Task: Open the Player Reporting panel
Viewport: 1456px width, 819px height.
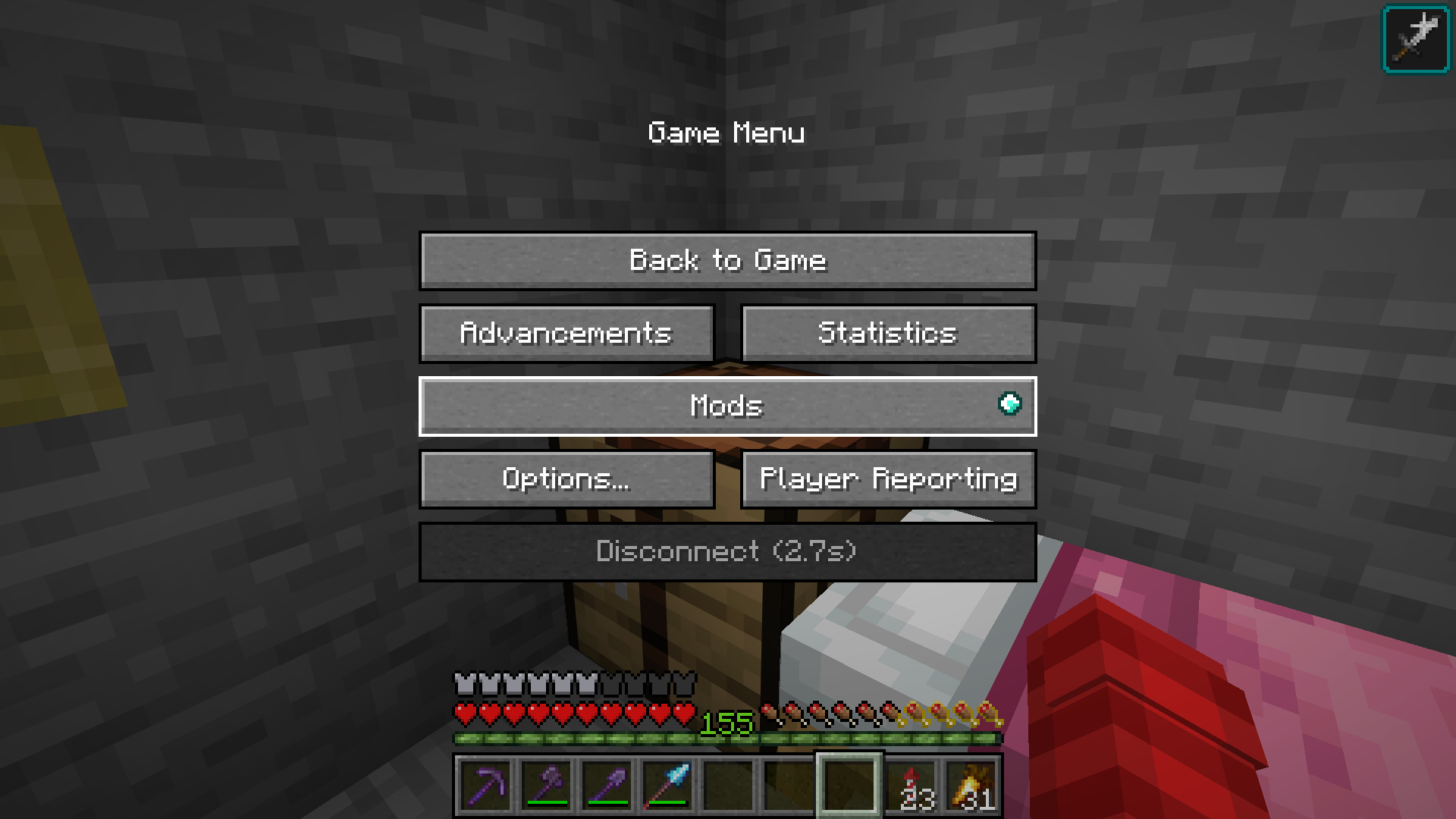Action: click(889, 479)
